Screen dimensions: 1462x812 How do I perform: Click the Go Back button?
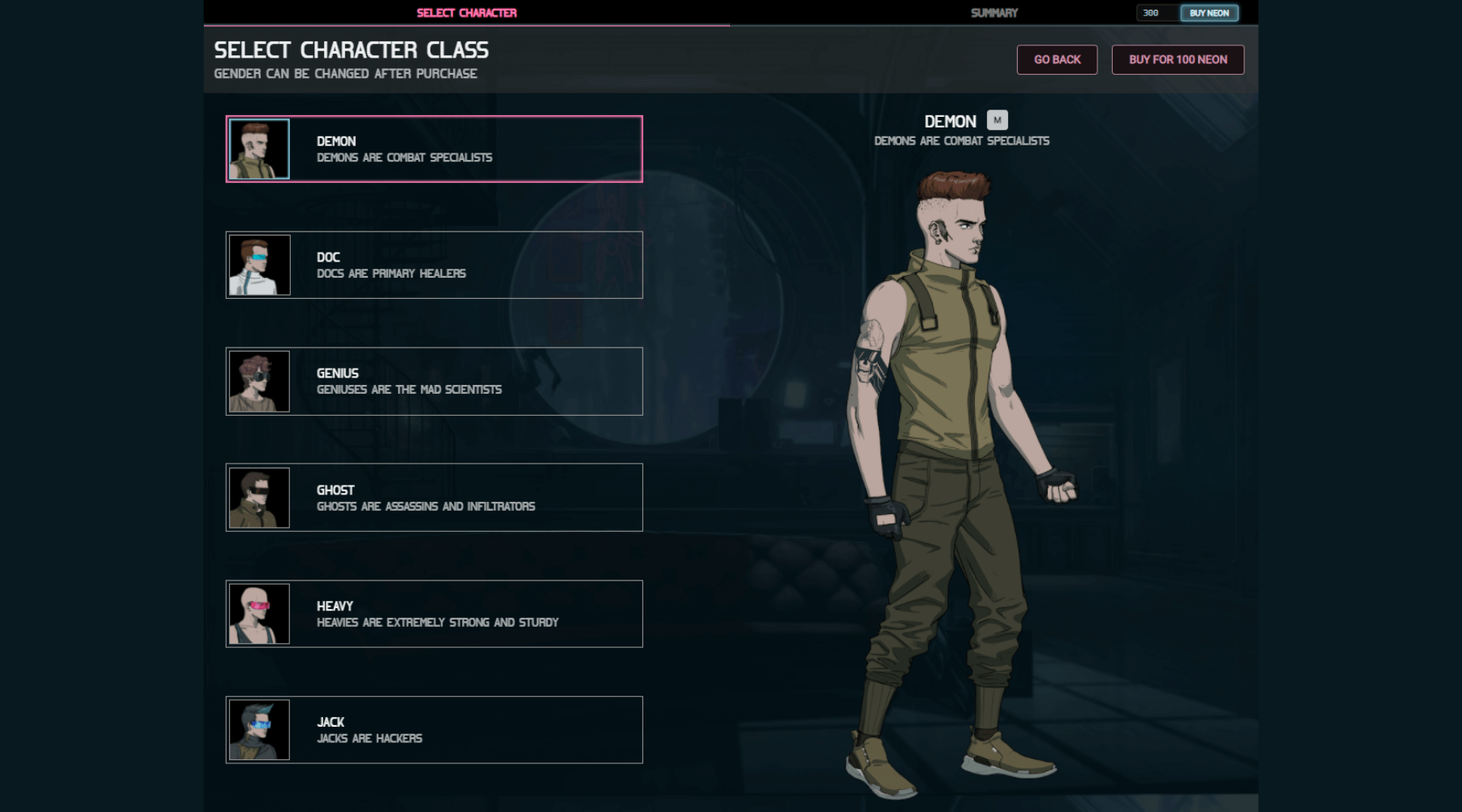click(1057, 60)
